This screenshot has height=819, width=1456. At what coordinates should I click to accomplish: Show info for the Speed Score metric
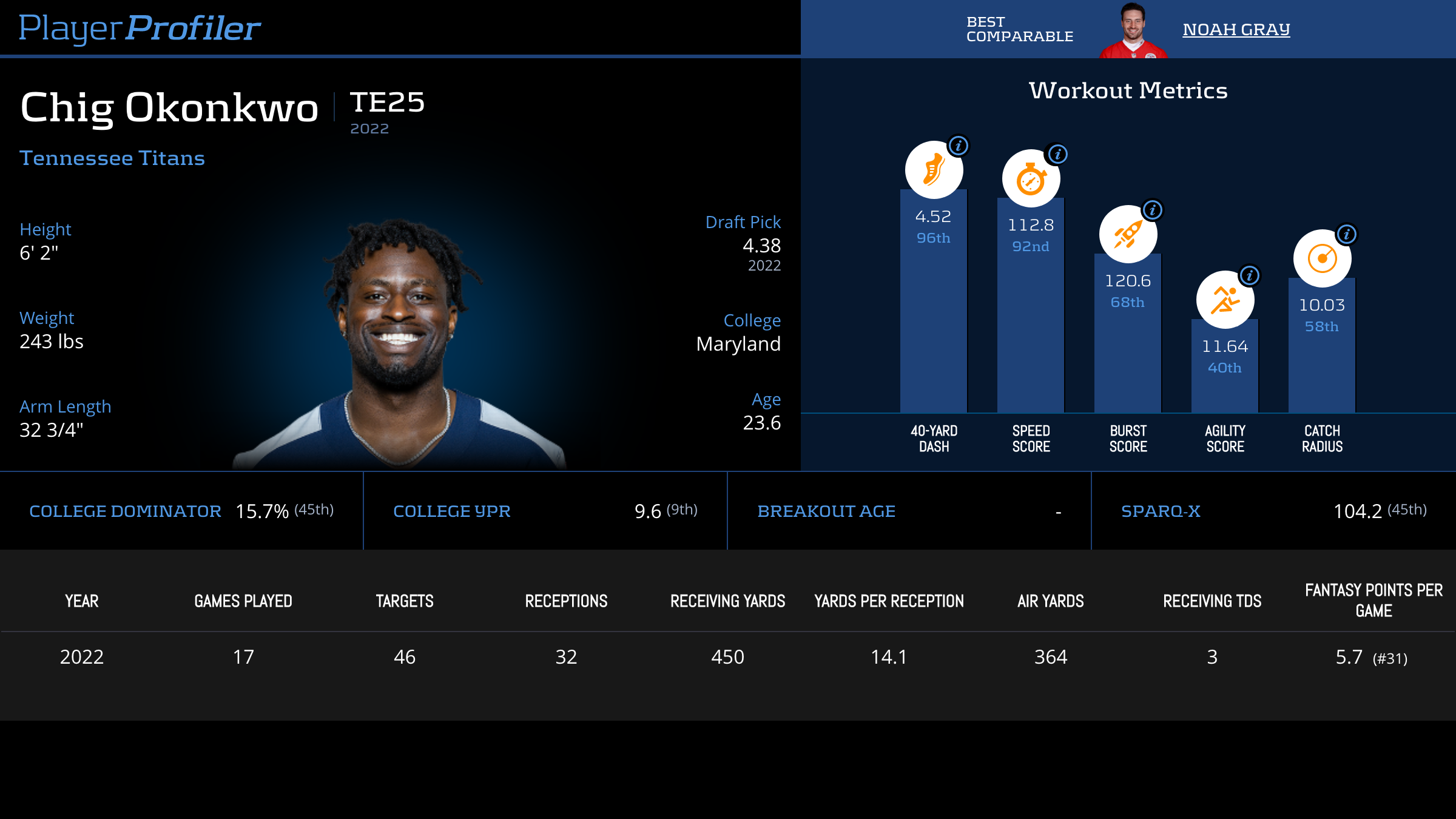click(x=1058, y=154)
